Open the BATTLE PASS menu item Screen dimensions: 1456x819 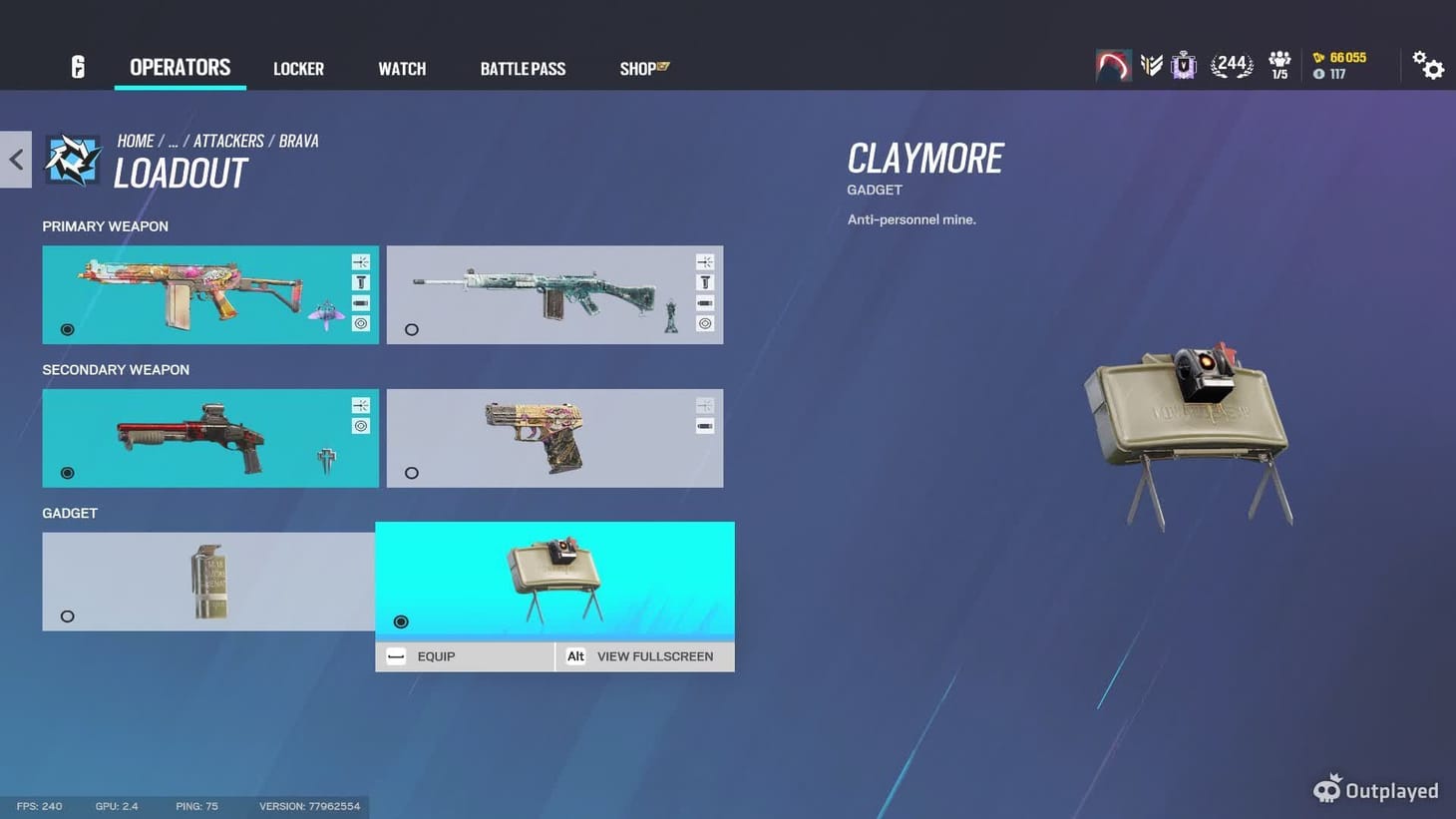[x=522, y=68]
